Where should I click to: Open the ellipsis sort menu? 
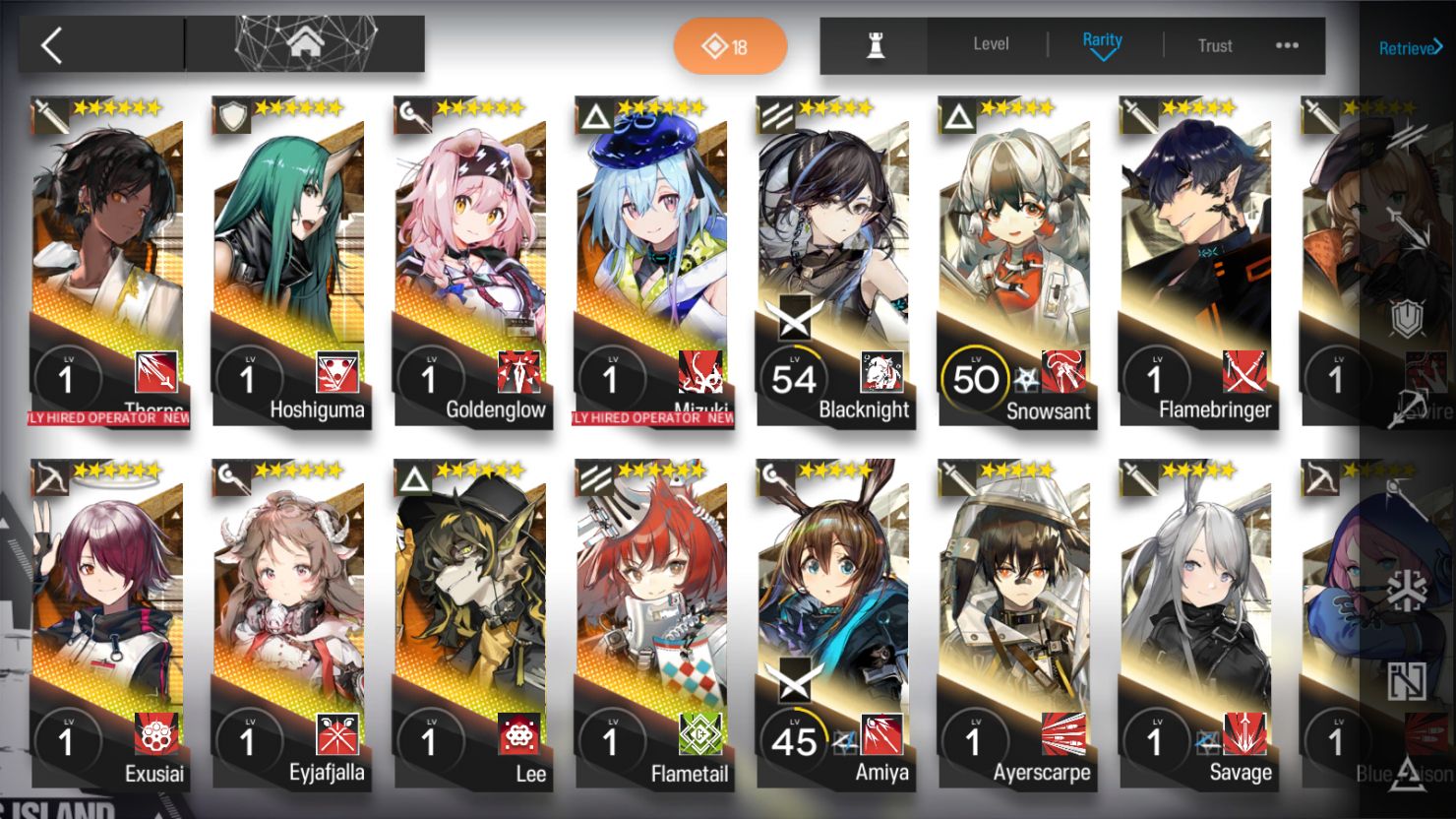tap(1288, 44)
